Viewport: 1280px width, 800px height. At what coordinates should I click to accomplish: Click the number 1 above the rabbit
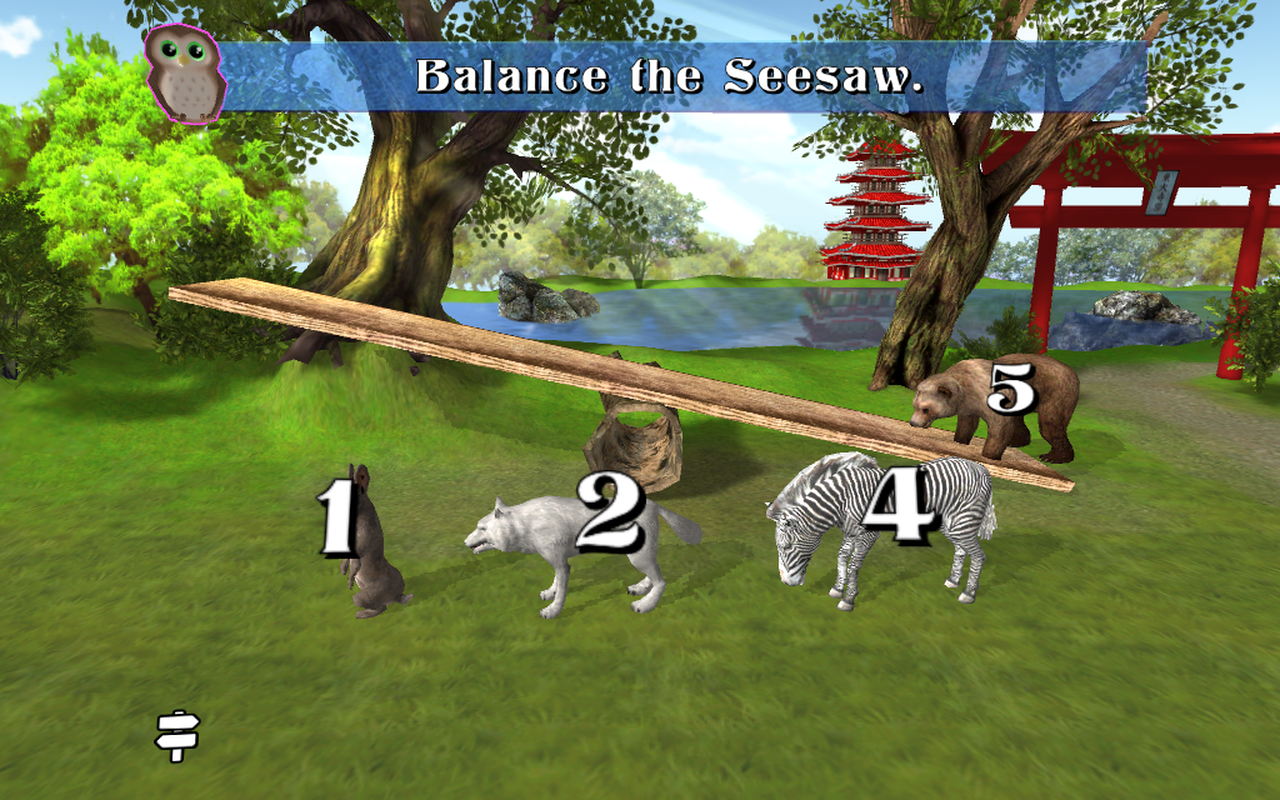pos(337,520)
